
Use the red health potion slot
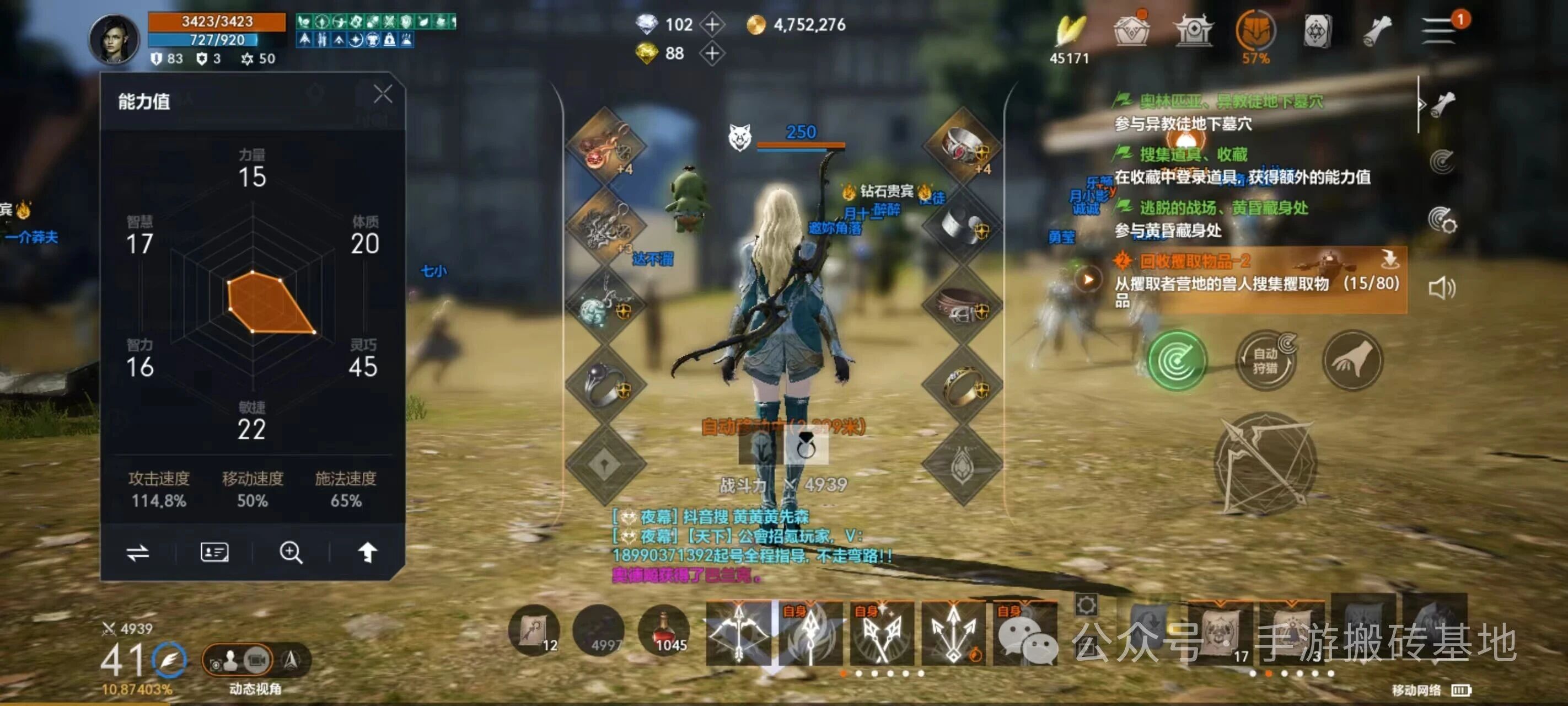point(663,631)
